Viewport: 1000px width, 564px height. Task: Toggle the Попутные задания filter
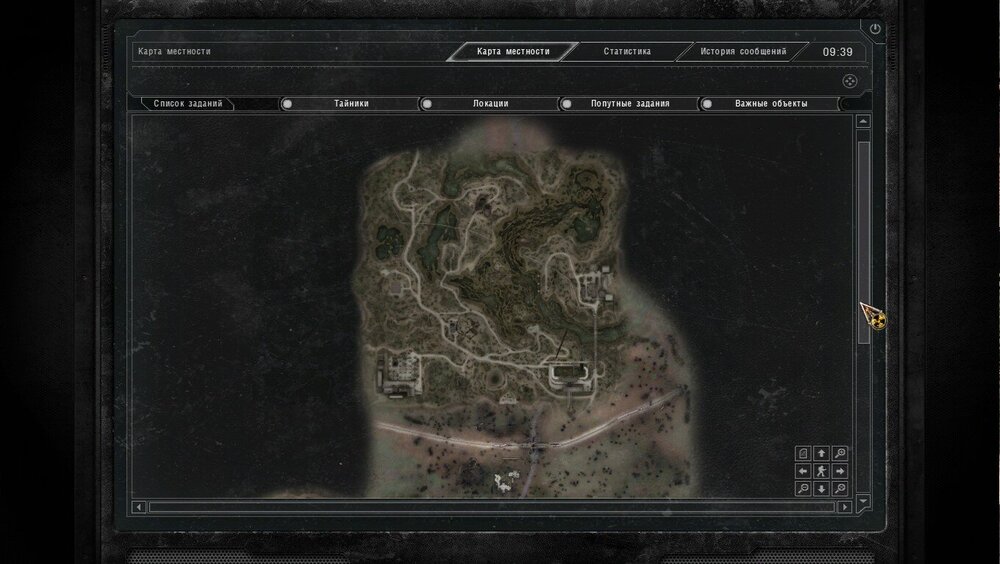coord(630,103)
